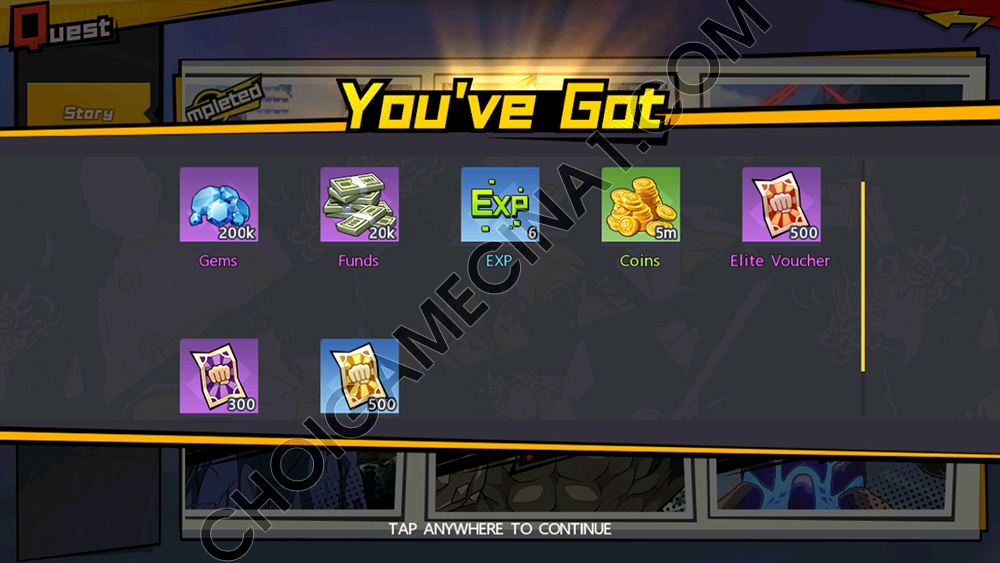Select the Gems 200k reward icon
The height and width of the screenshot is (563, 1000).
(219, 205)
